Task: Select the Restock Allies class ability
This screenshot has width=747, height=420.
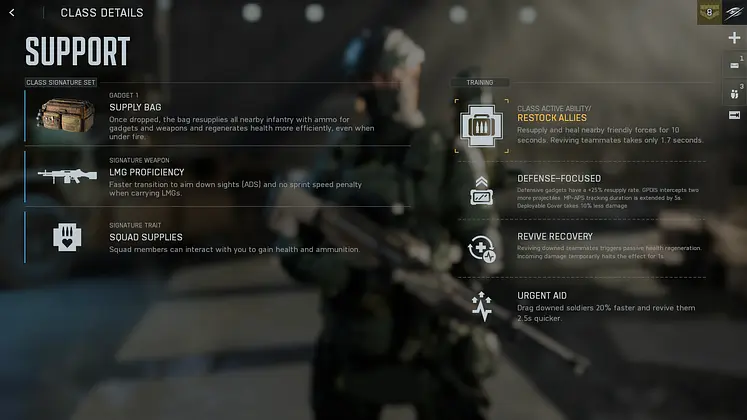Action: tap(580, 125)
